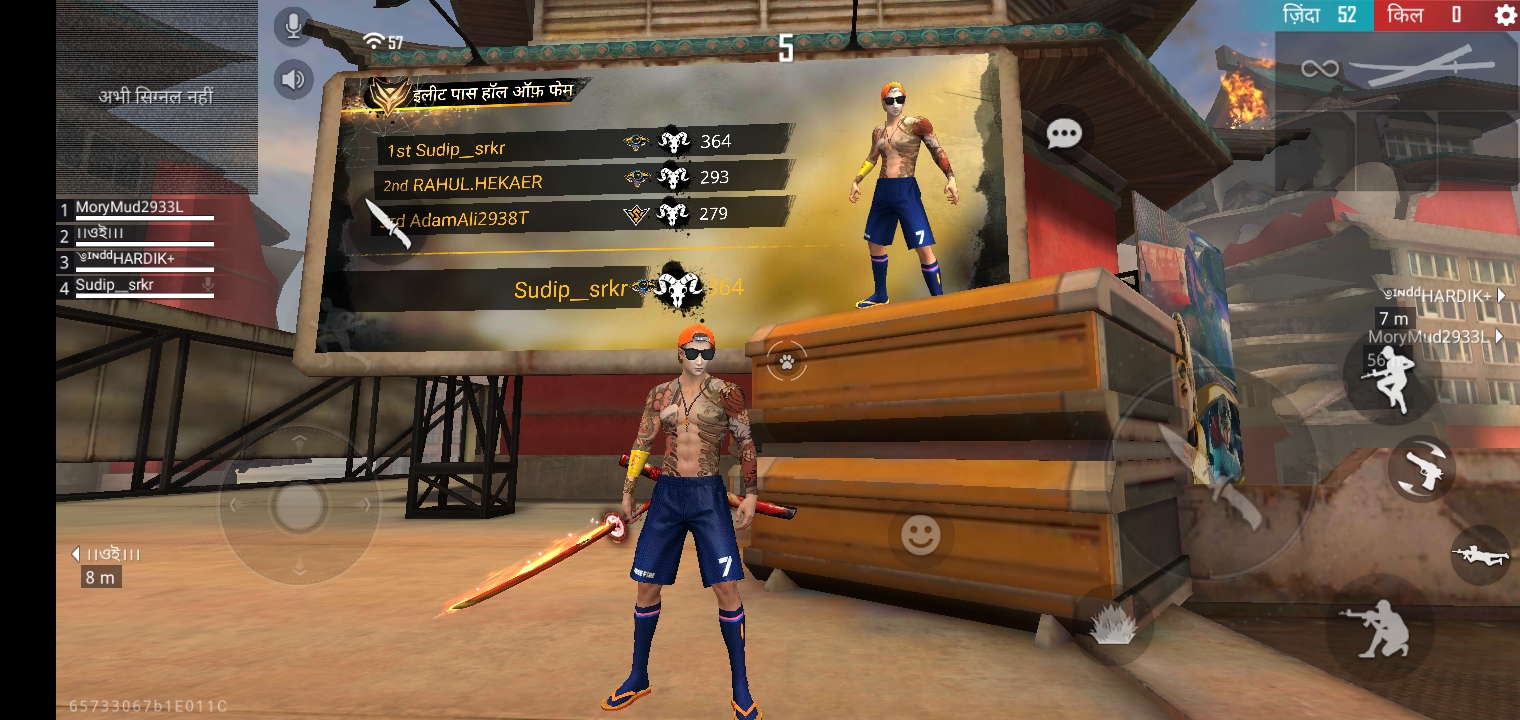Toggle the speaker sound icon
The width and height of the screenshot is (1520, 720).
(293, 79)
